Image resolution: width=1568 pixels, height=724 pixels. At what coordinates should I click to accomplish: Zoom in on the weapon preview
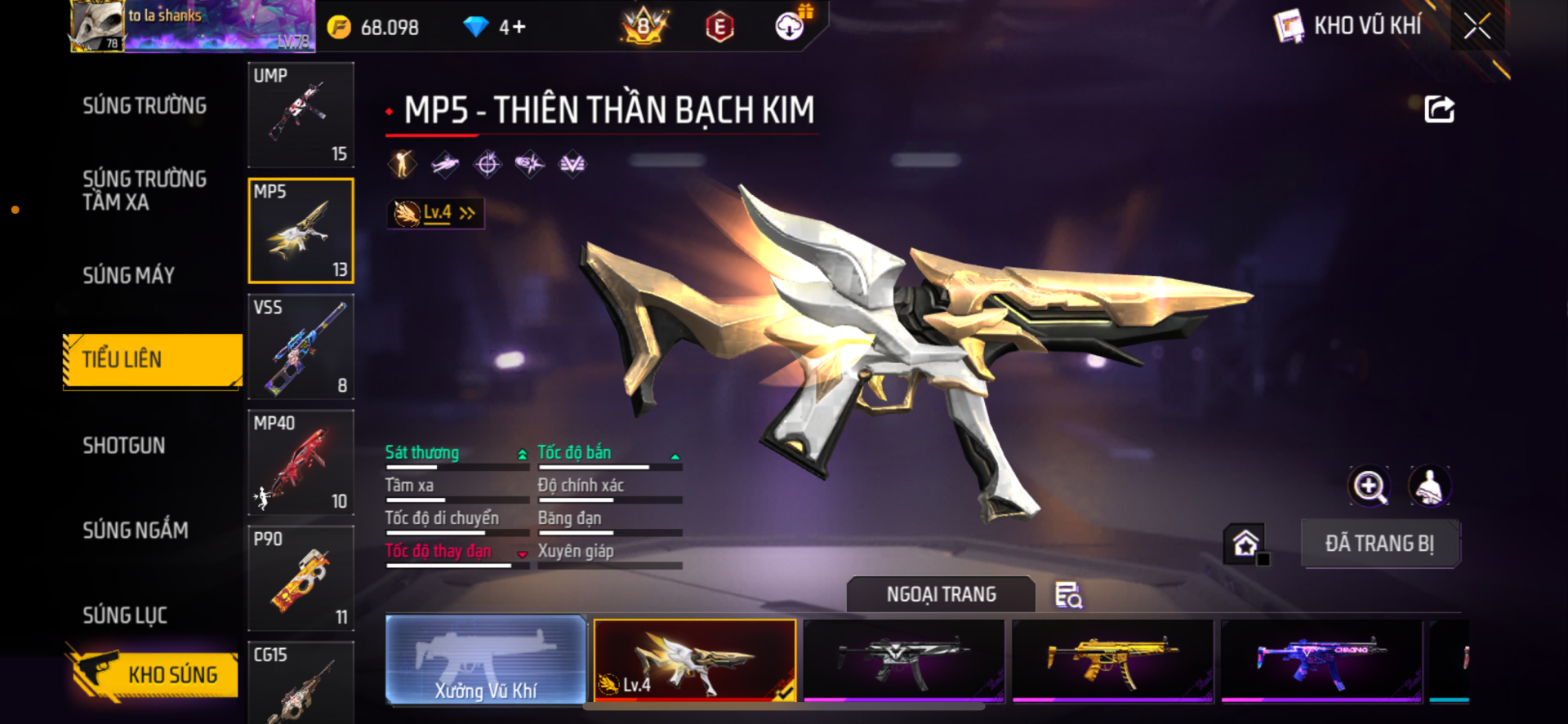[x=1370, y=486]
